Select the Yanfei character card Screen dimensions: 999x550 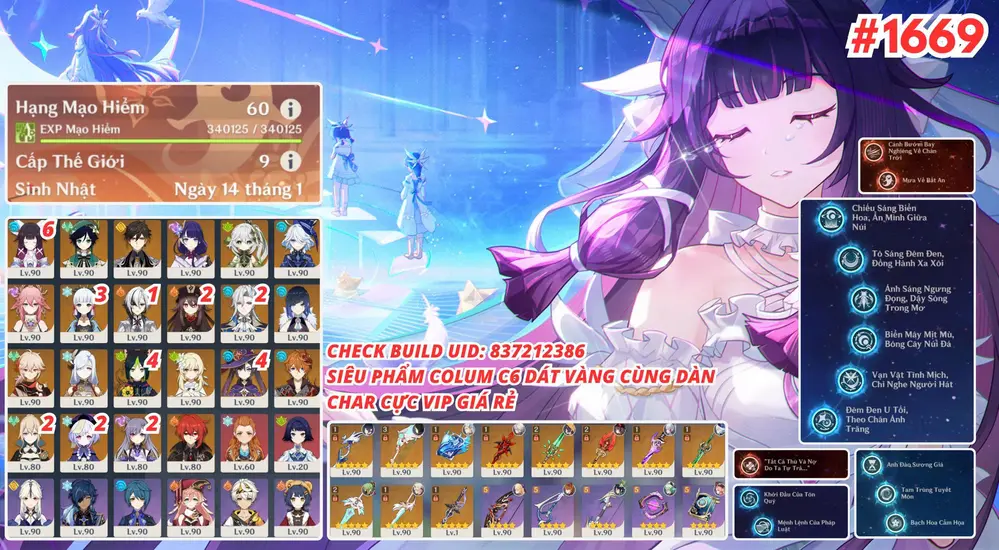pyautogui.click(x=191, y=505)
